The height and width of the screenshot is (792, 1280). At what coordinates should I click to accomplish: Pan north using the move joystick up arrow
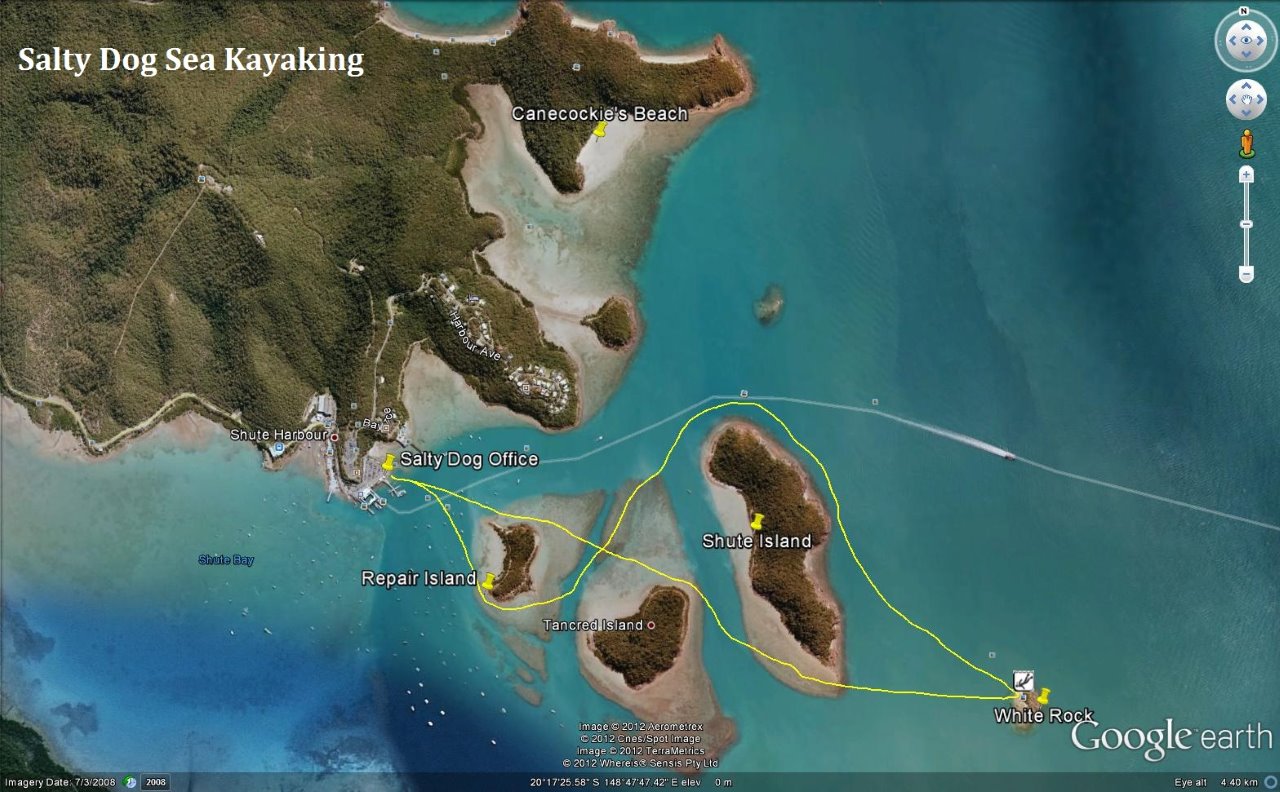[x=1246, y=85]
